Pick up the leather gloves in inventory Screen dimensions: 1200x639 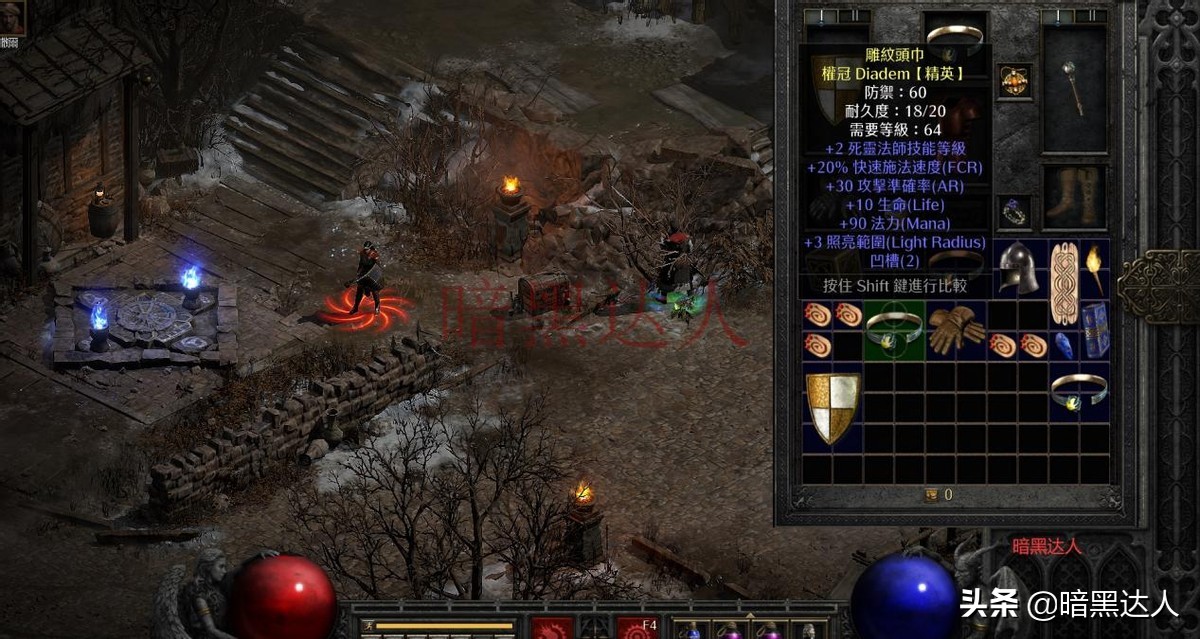tap(954, 329)
